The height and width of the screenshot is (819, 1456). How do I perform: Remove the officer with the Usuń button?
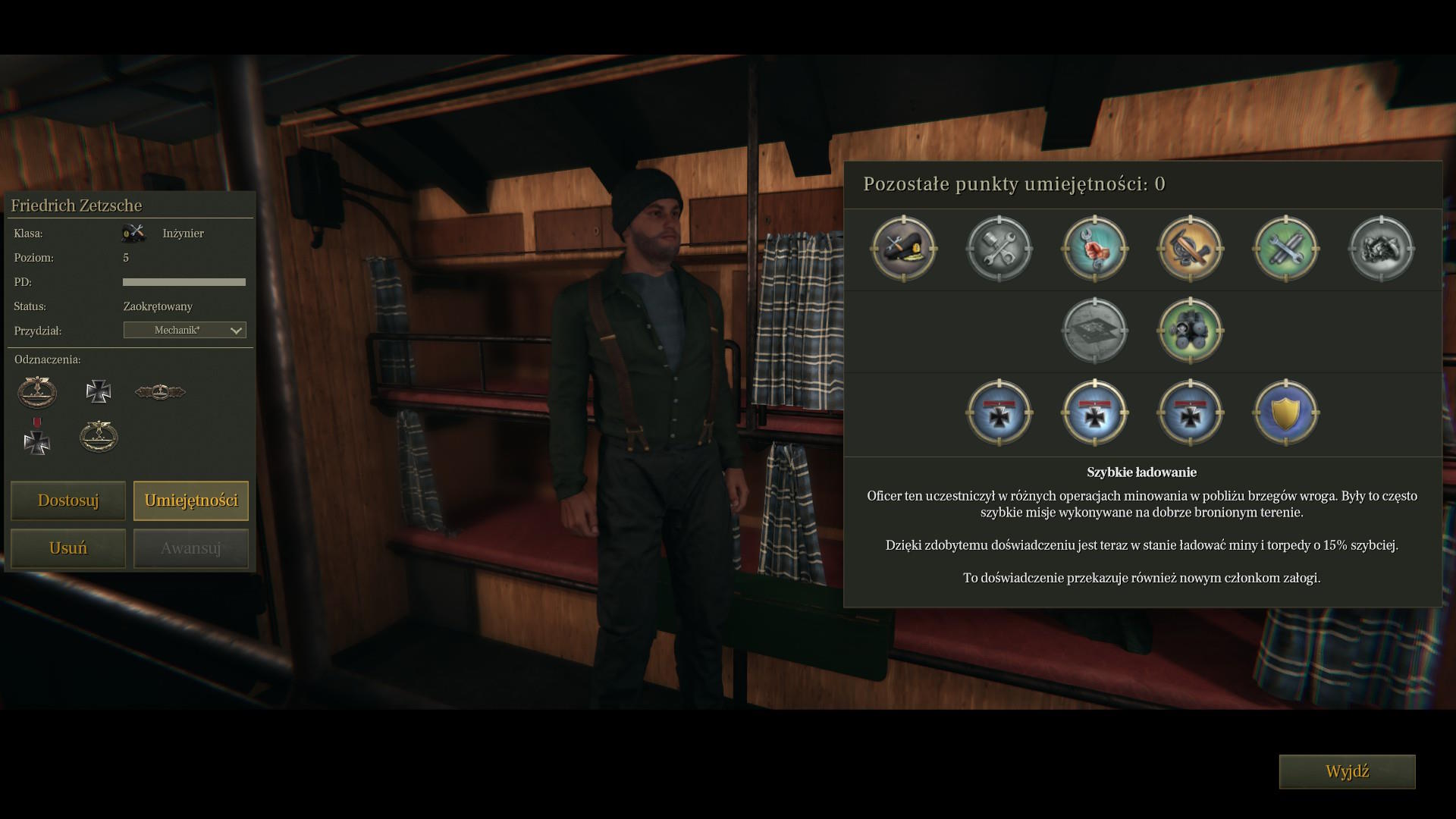(68, 548)
